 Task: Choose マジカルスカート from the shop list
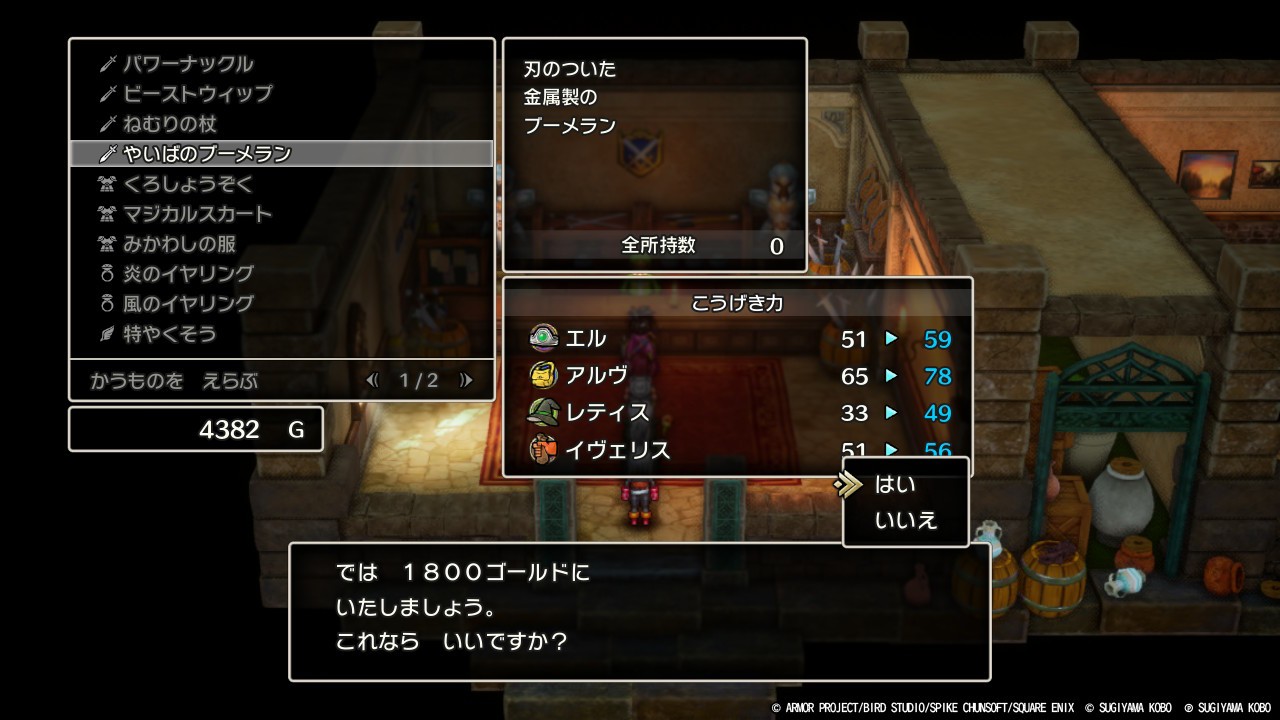point(198,214)
